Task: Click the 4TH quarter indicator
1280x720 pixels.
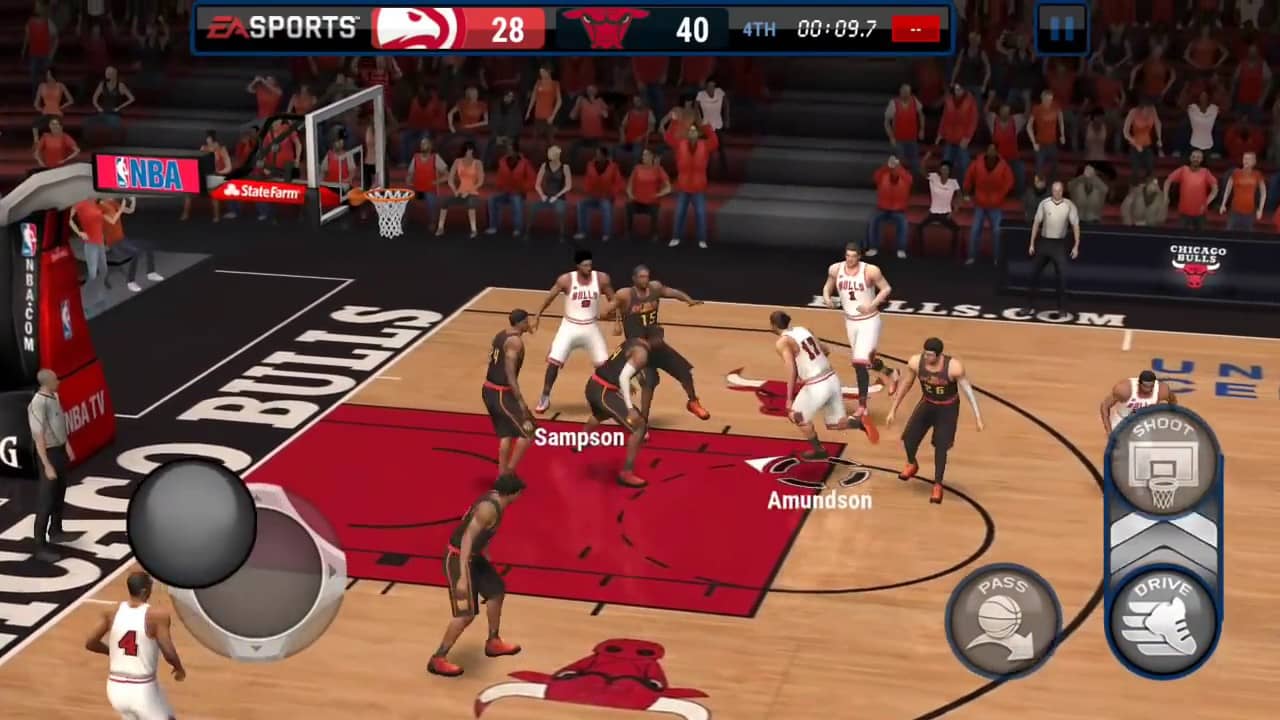Action: (x=758, y=29)
